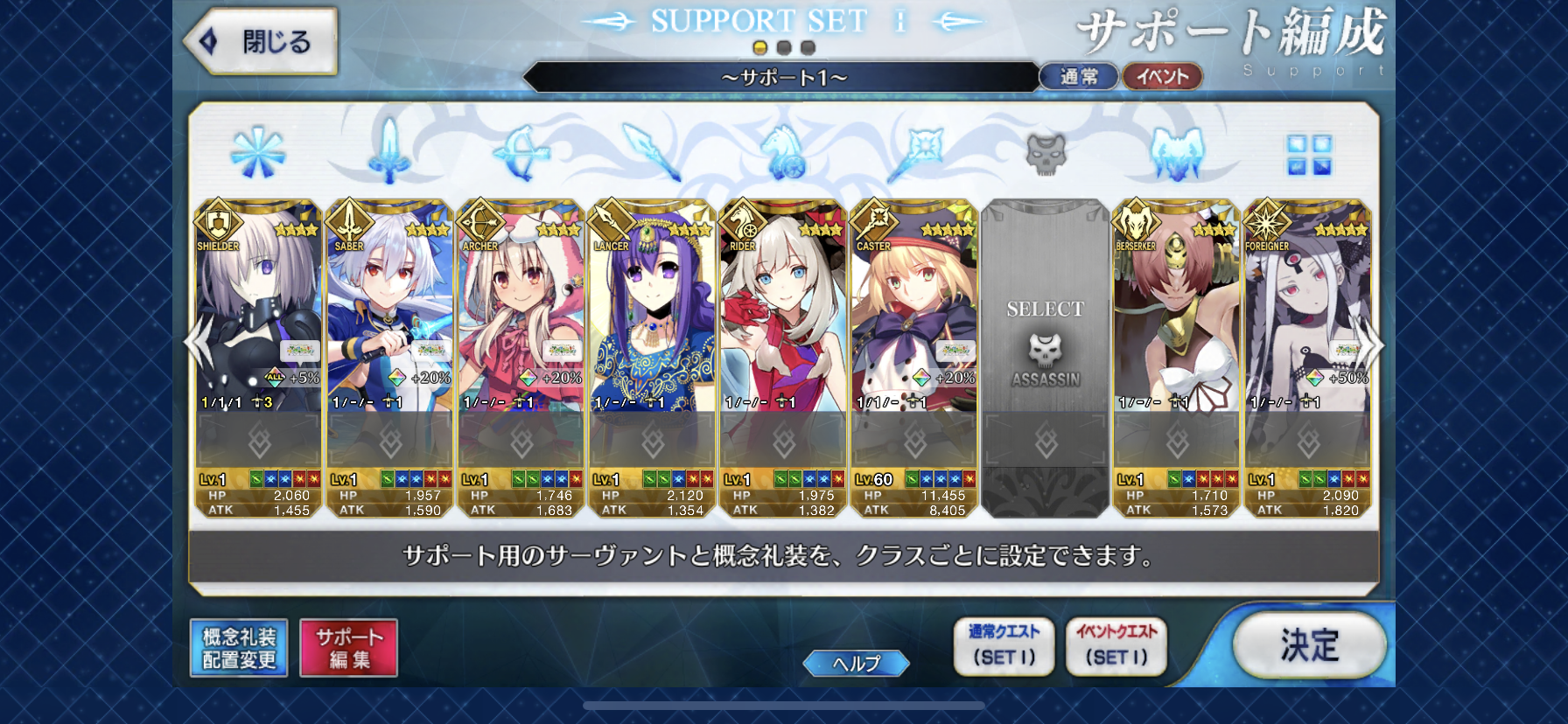Switch to the 通常 support tab
1568x724 pixels.
1078,77
